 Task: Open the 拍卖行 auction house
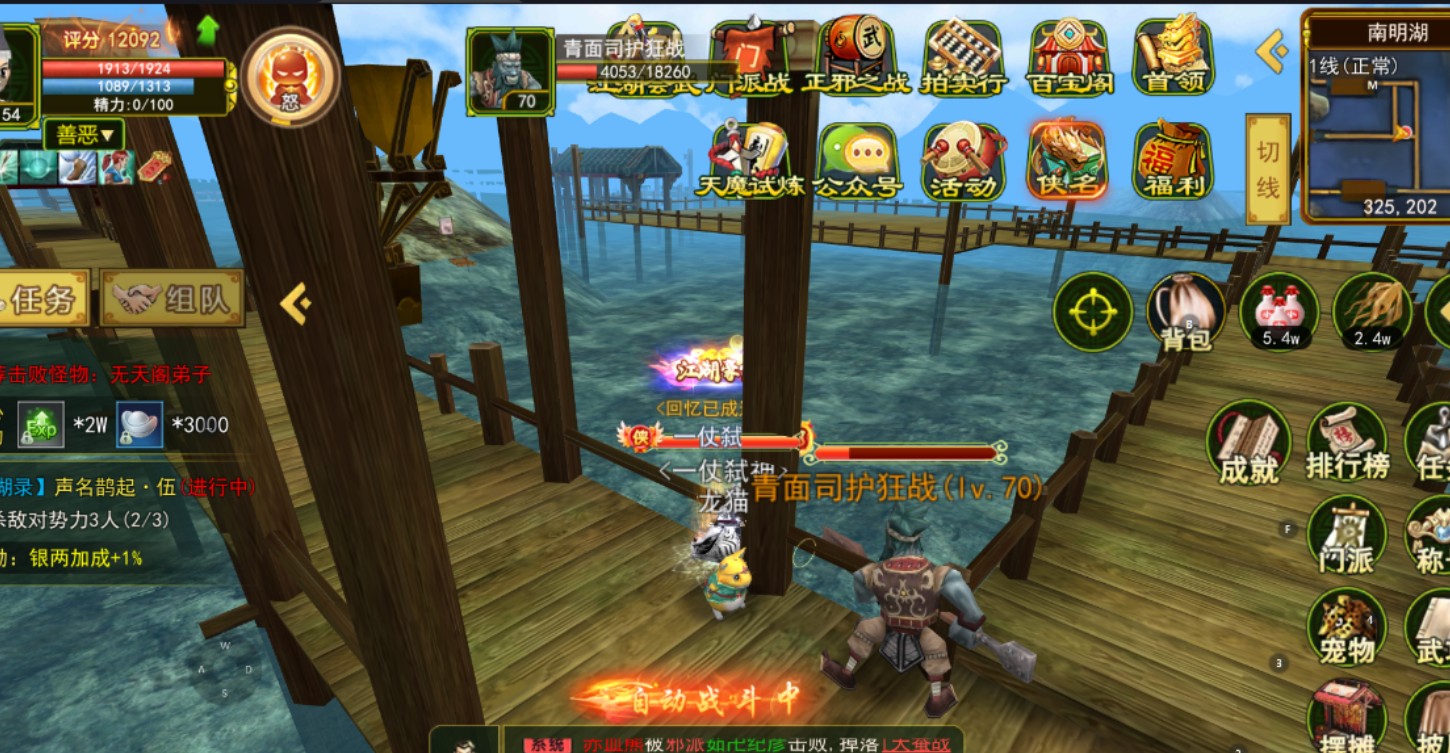click(x=962, y=56)
